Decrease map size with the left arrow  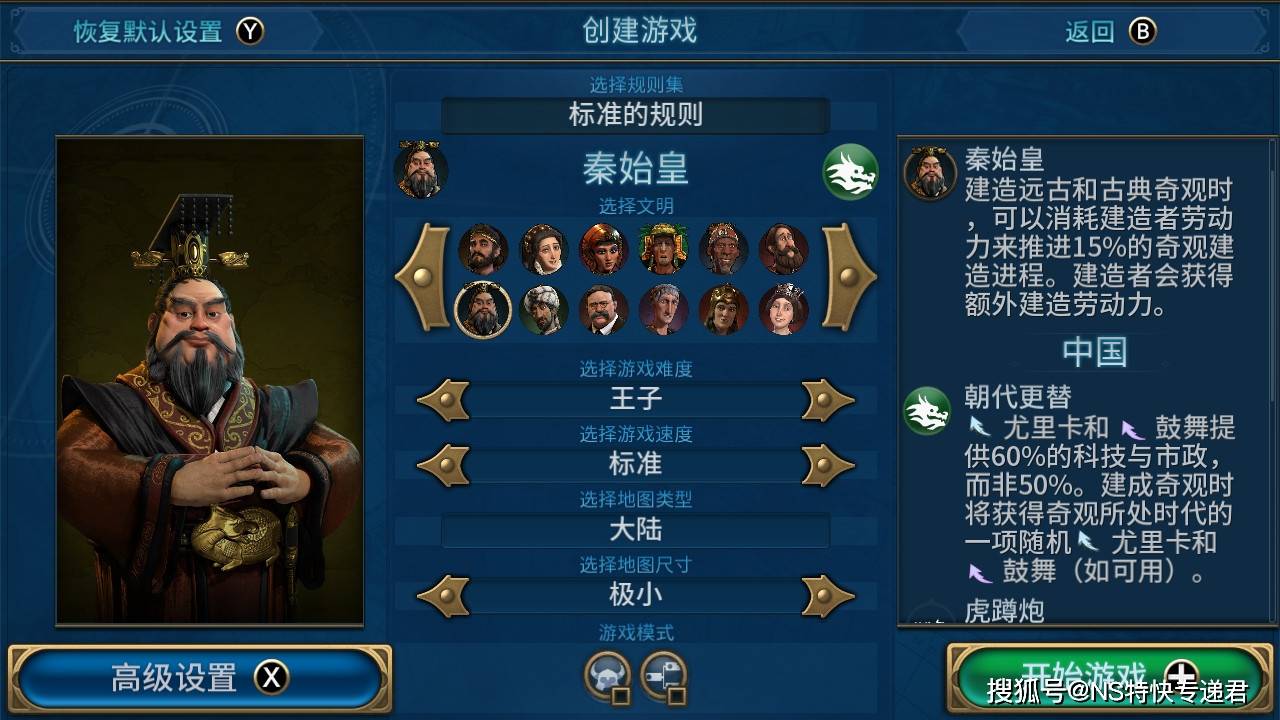[x=443, y=596]
